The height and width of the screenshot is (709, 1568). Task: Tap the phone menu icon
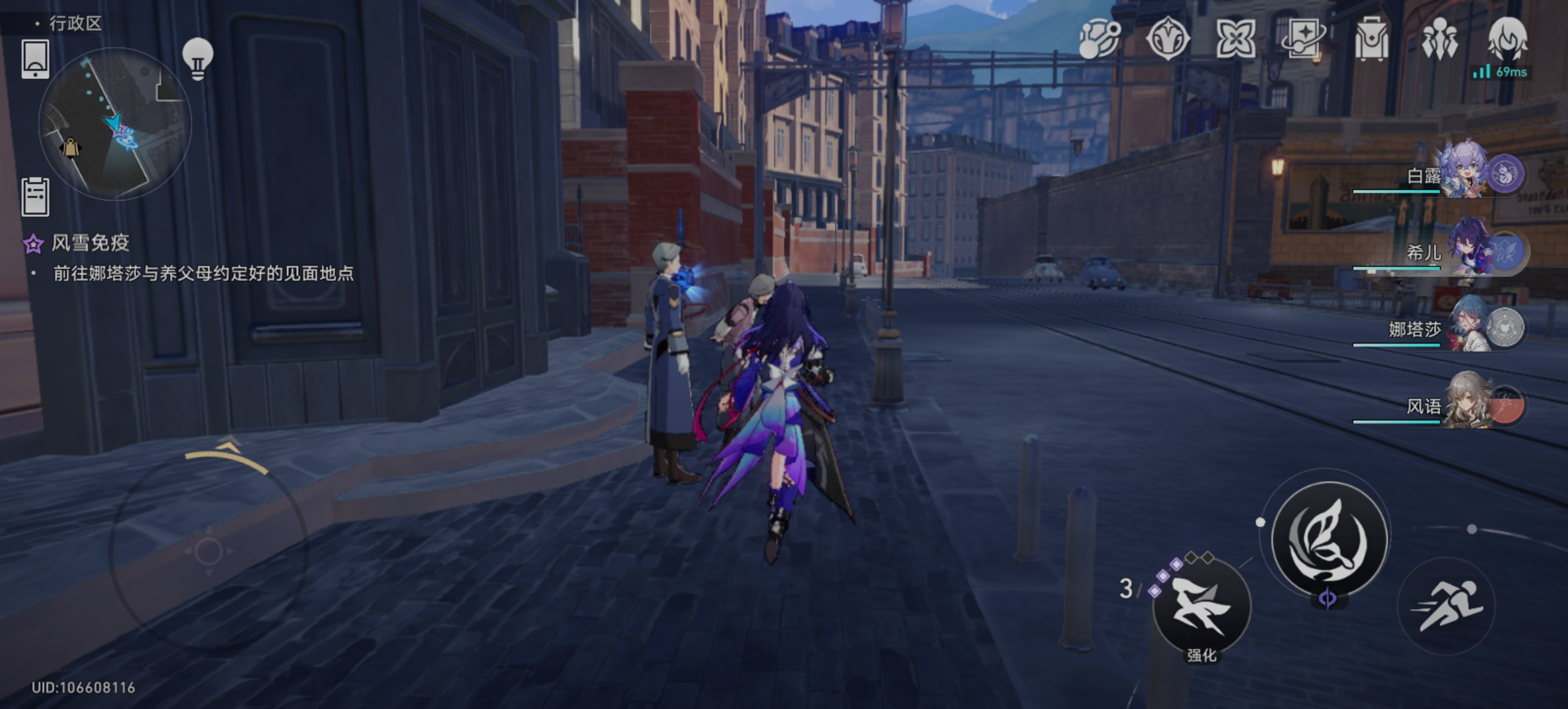coord(35,59)
